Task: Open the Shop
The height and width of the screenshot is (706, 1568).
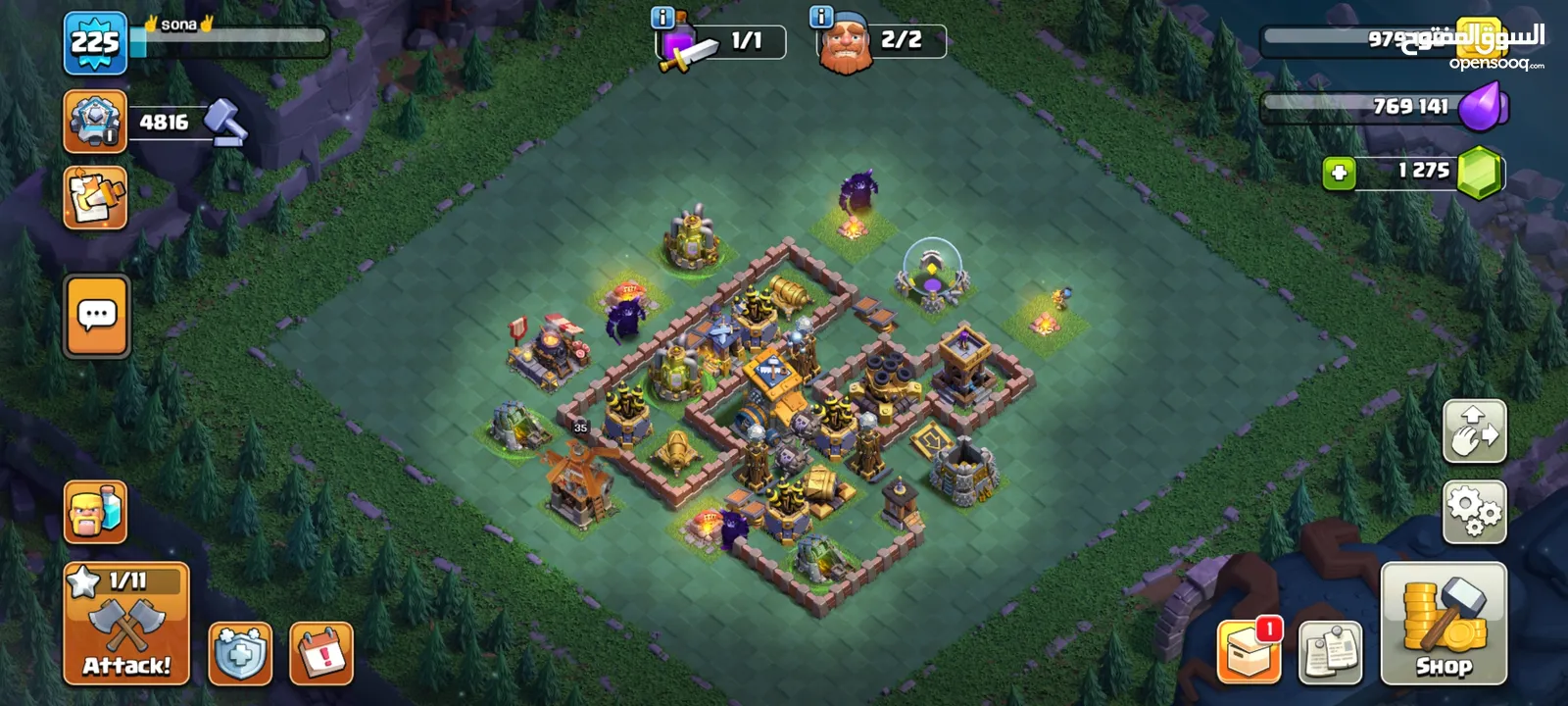Action: tap(1443, 625)
